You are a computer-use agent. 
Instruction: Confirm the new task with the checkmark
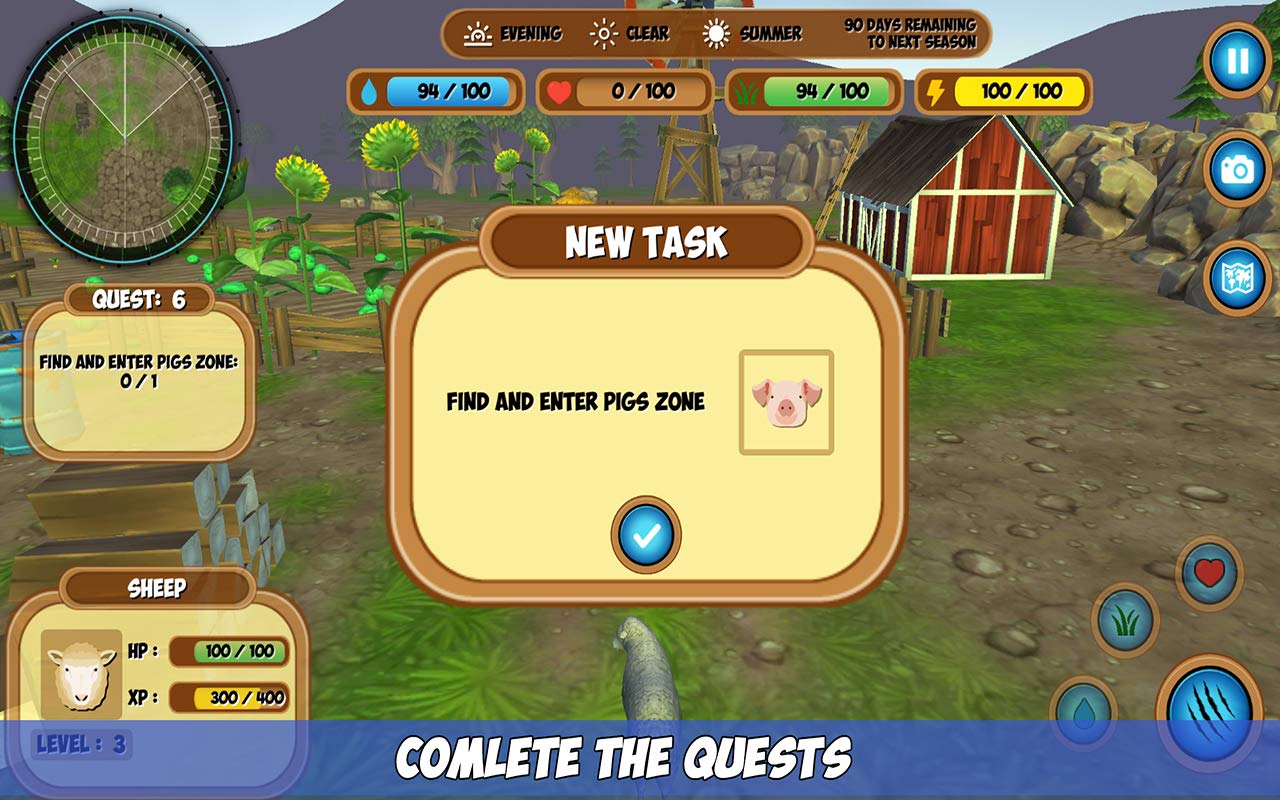645,536
